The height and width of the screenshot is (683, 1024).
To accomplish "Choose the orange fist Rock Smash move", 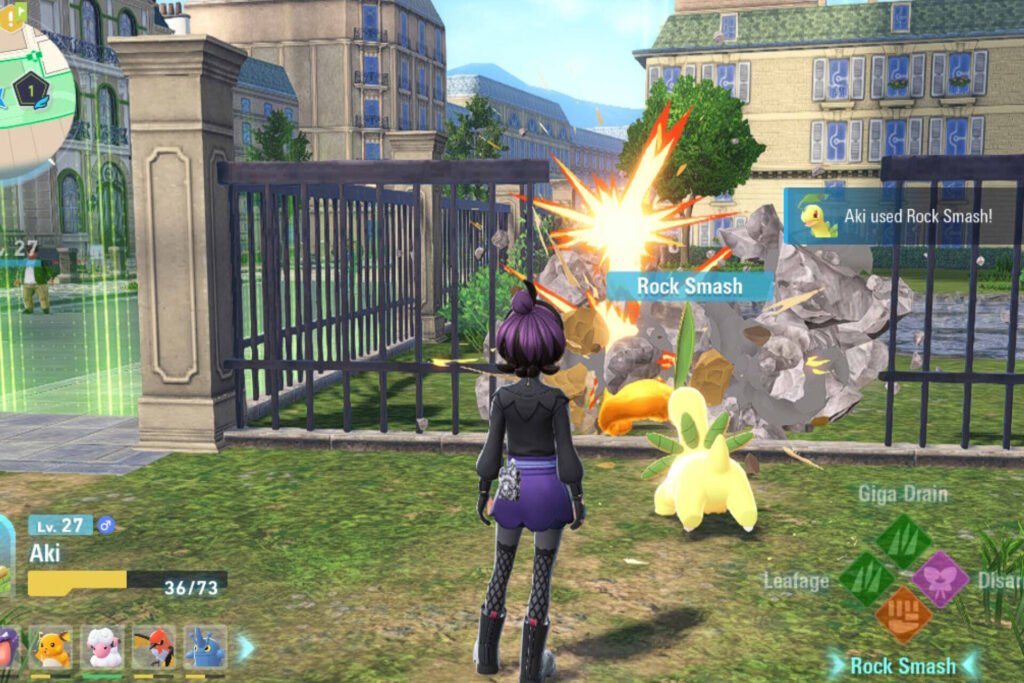I will (x=903, y=615).
